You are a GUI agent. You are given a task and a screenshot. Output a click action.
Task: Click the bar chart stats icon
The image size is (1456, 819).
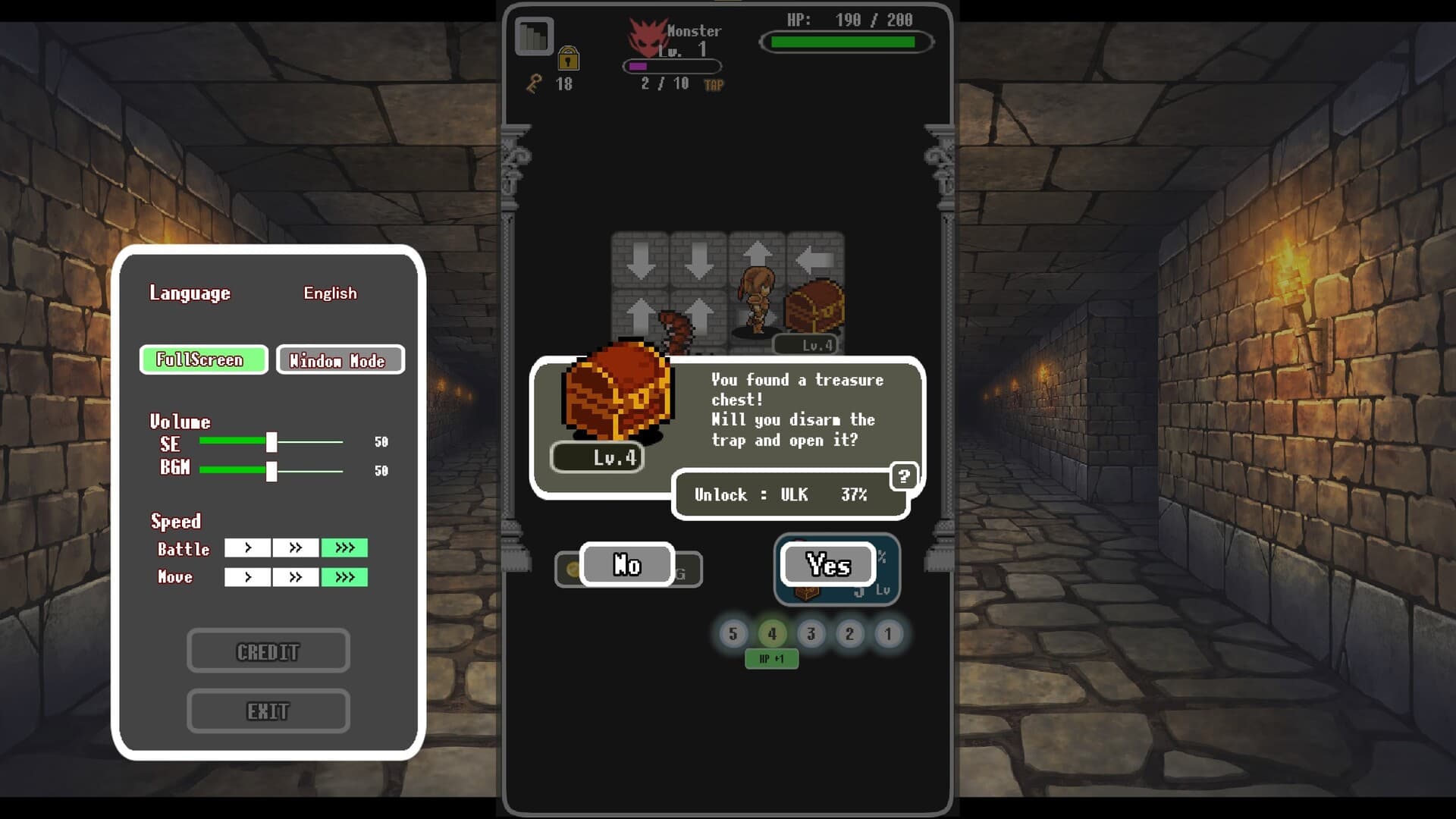click(532, 35)
